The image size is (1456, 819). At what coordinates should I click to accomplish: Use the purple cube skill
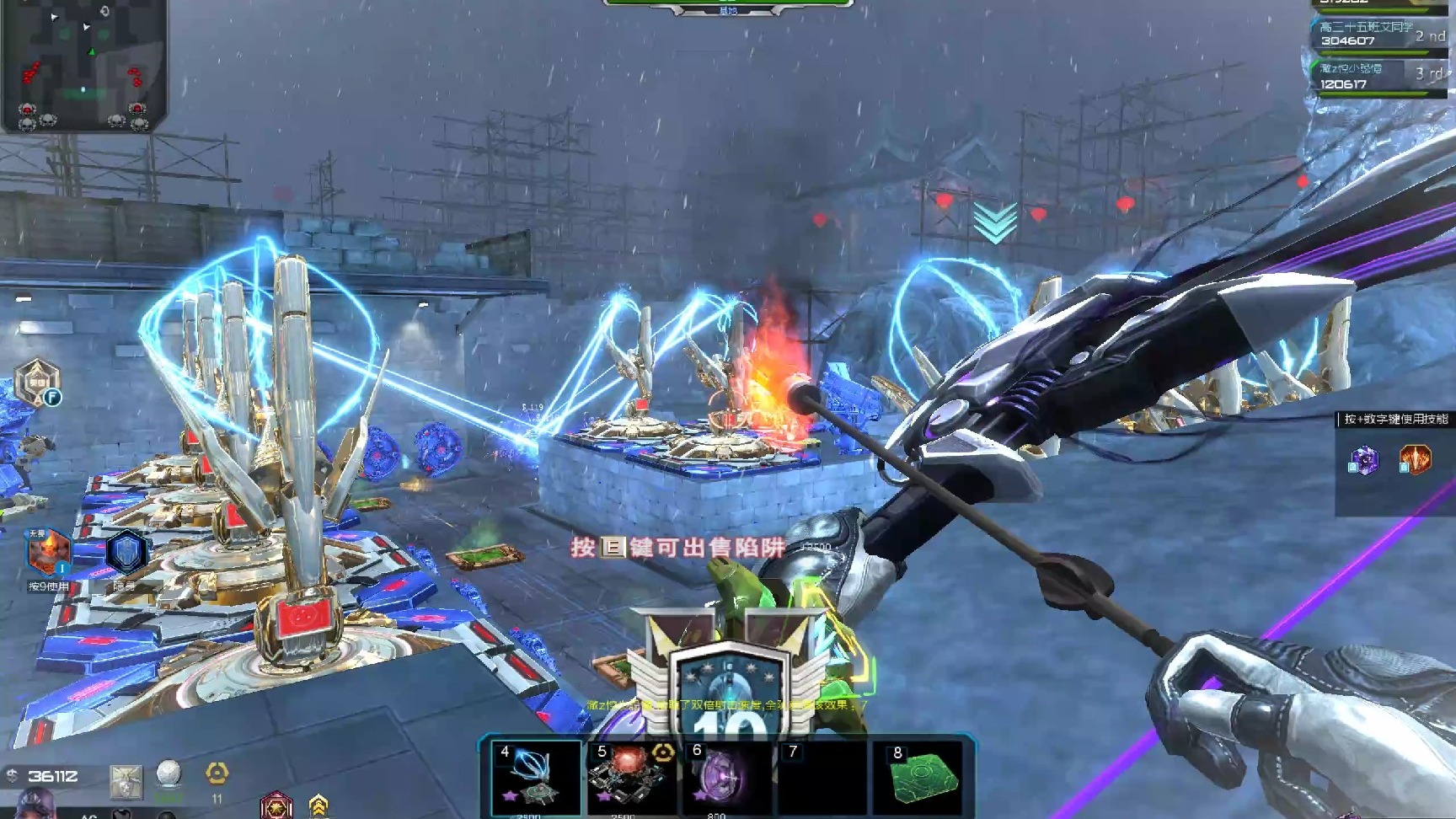1364,460
